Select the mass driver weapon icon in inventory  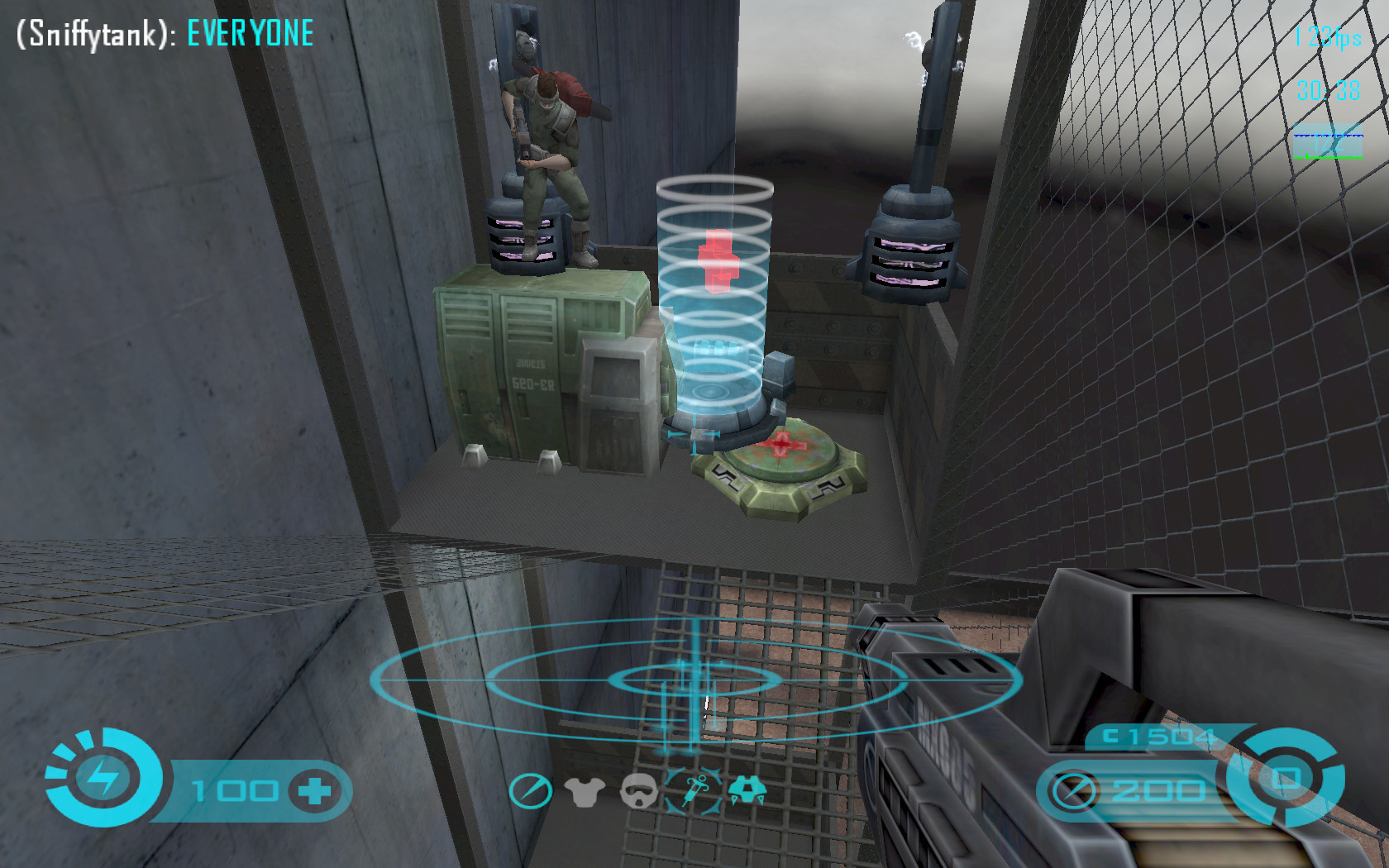point(530,791)
